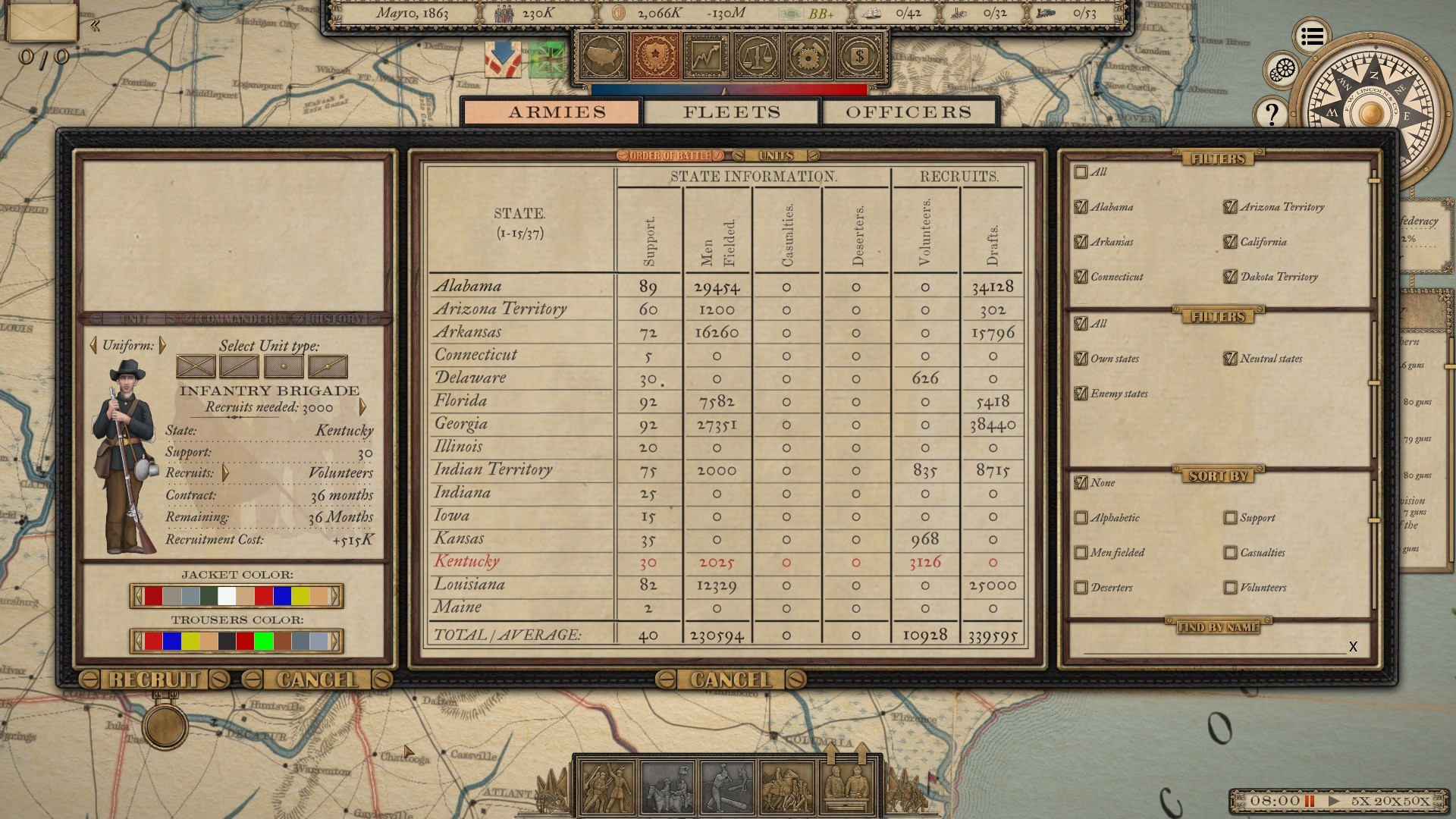Expand Recruits needed with the right arrow
Screen dimensions: 1456x819
coord(363,407)
